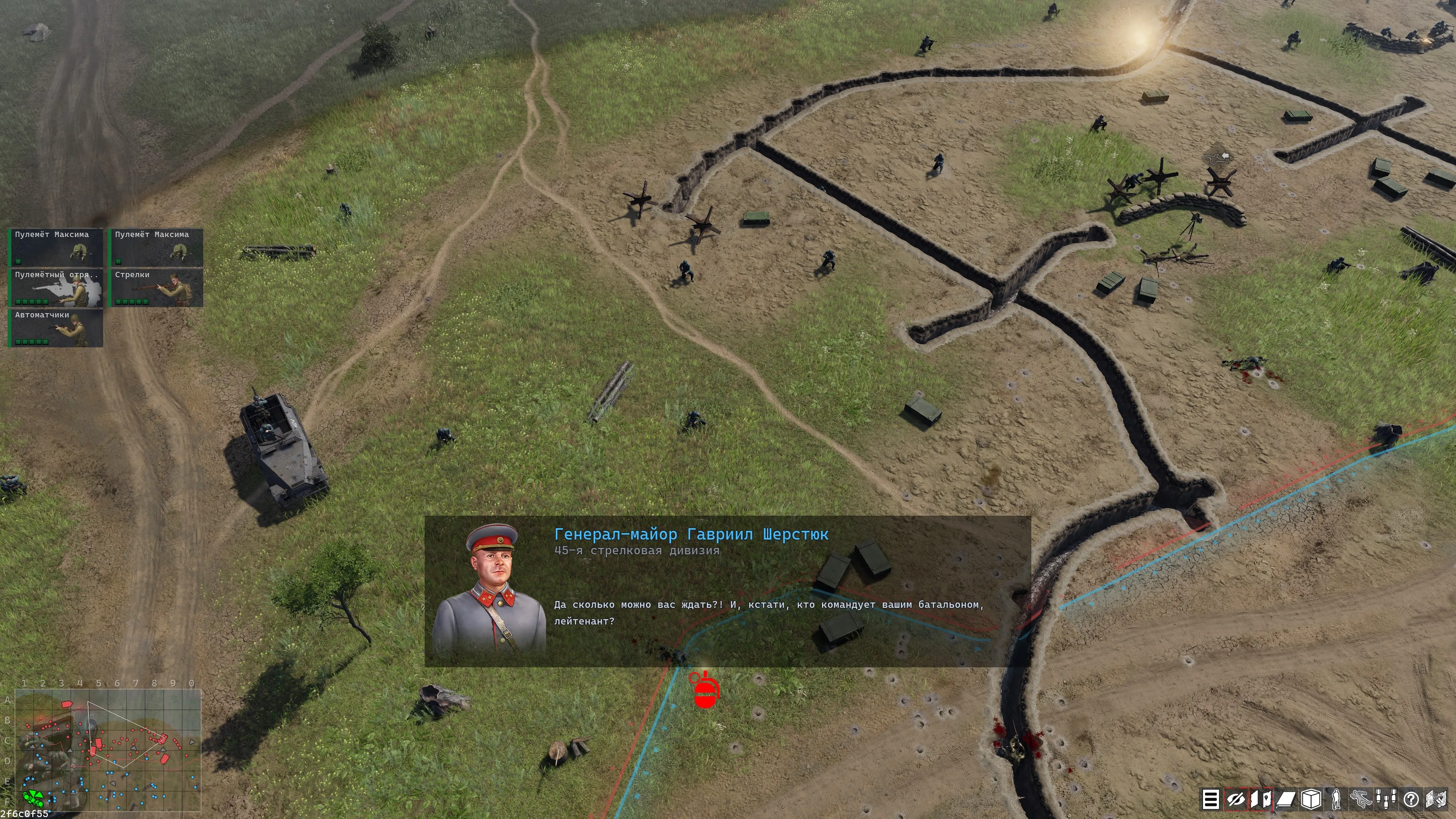Image resolution: width=1456 pixels, height=819 pixels.
Task: Select the Автоматчики squad card
Action: pos(56,328)
